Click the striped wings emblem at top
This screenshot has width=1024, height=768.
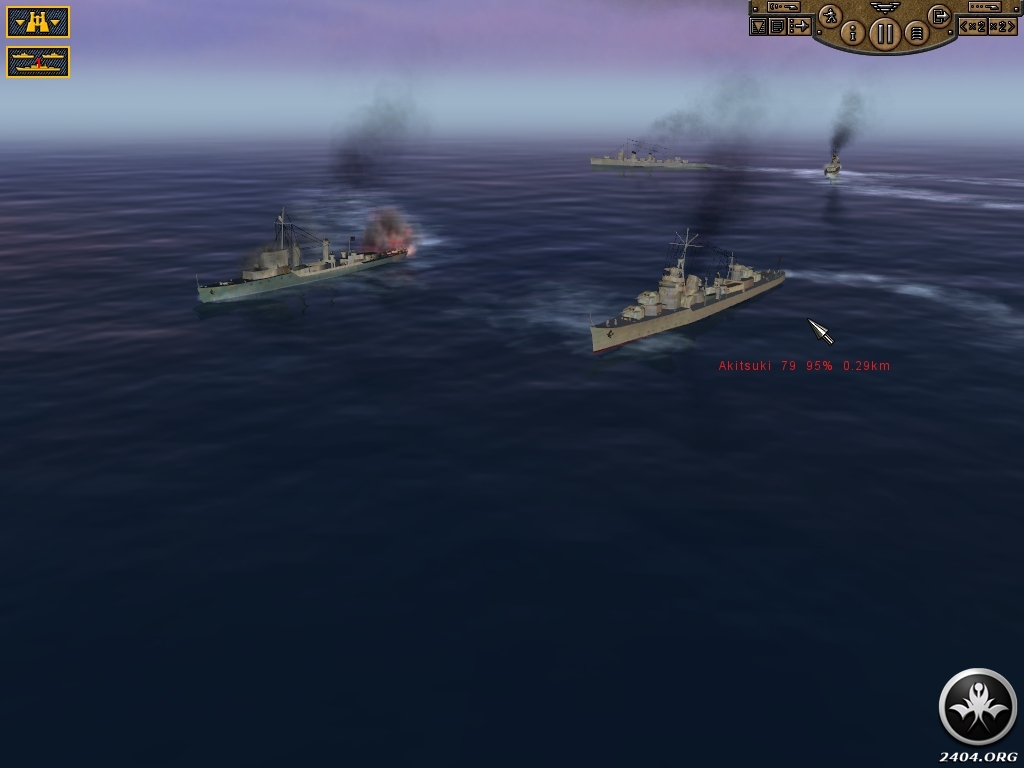click(884, 6)
